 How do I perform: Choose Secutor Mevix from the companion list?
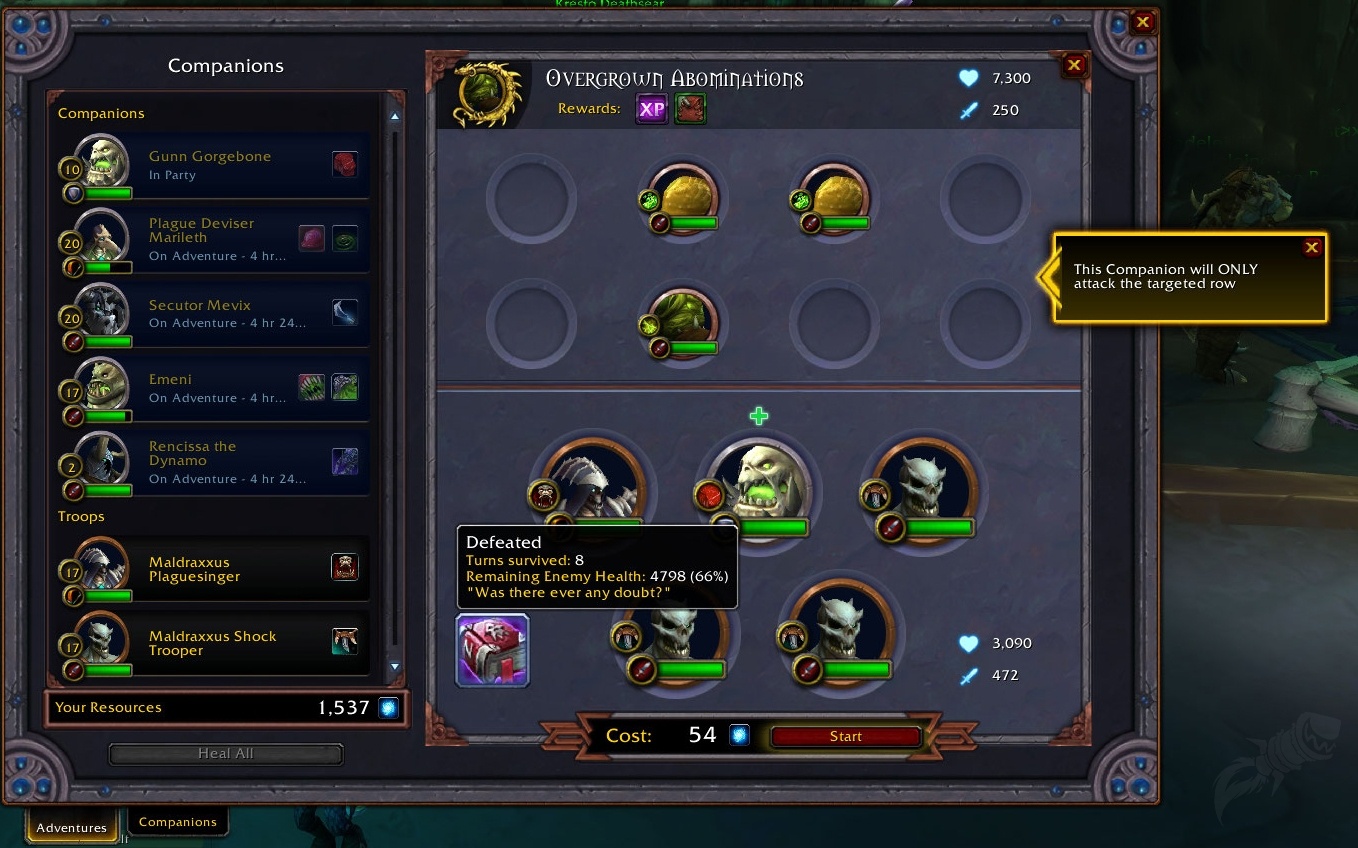click(215, 313)
